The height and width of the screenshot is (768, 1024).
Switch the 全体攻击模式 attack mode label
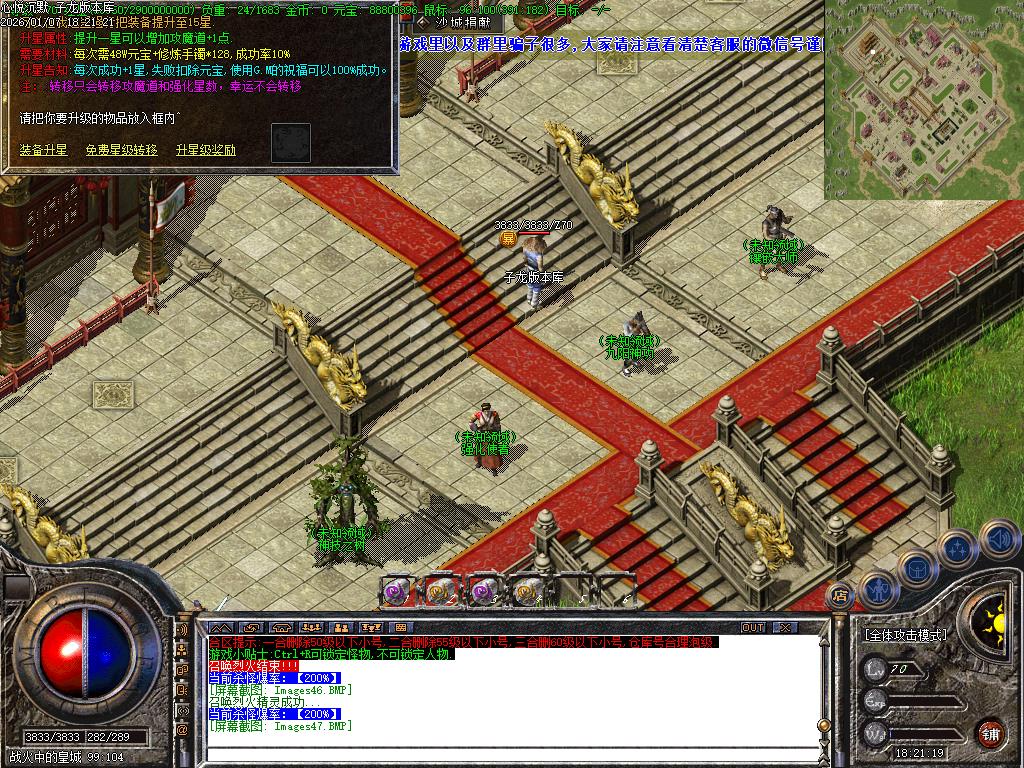[905, 635]
